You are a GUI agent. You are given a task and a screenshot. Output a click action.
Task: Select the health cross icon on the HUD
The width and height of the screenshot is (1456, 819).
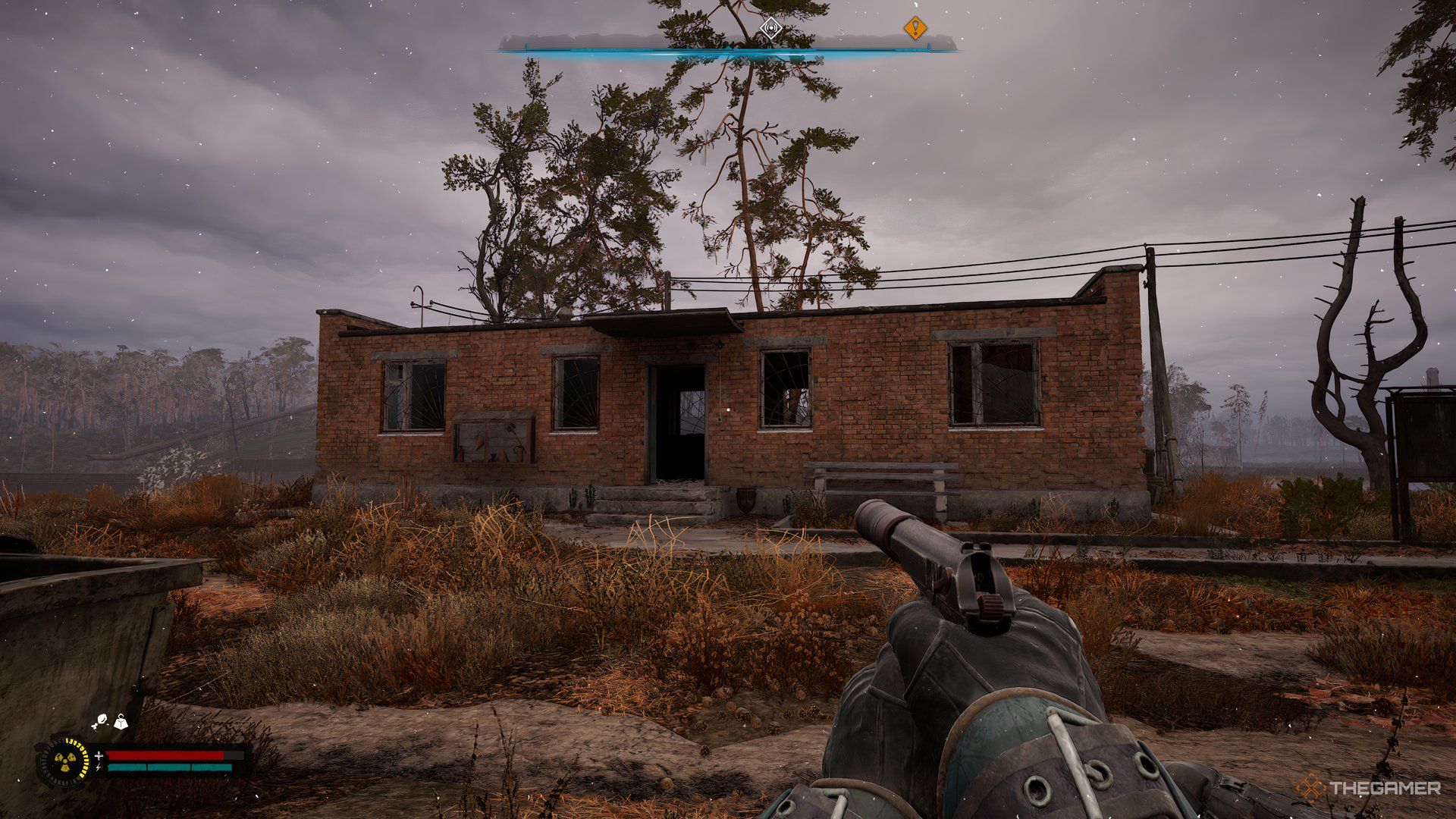pos(99,757)
